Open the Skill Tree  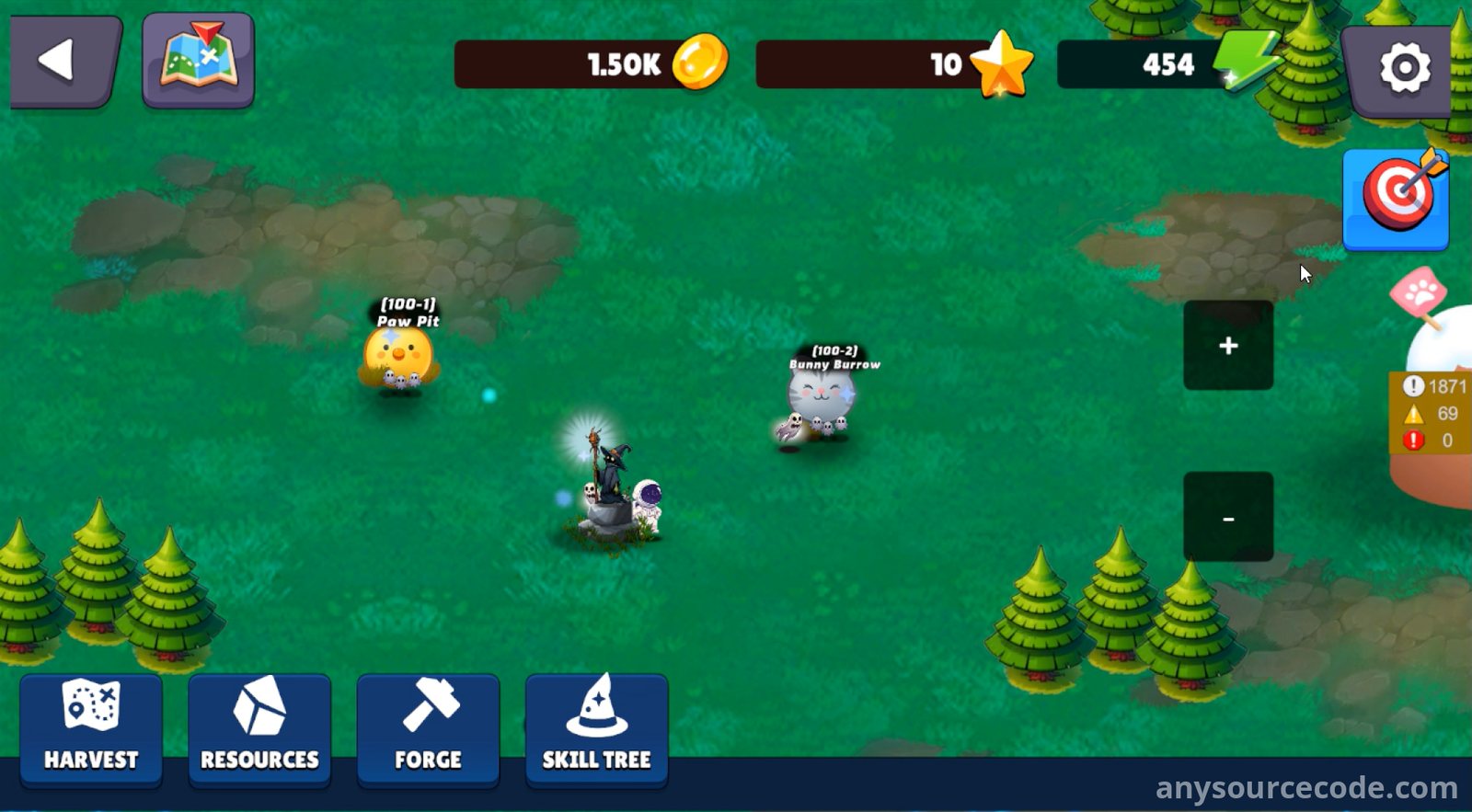[596, 730]
